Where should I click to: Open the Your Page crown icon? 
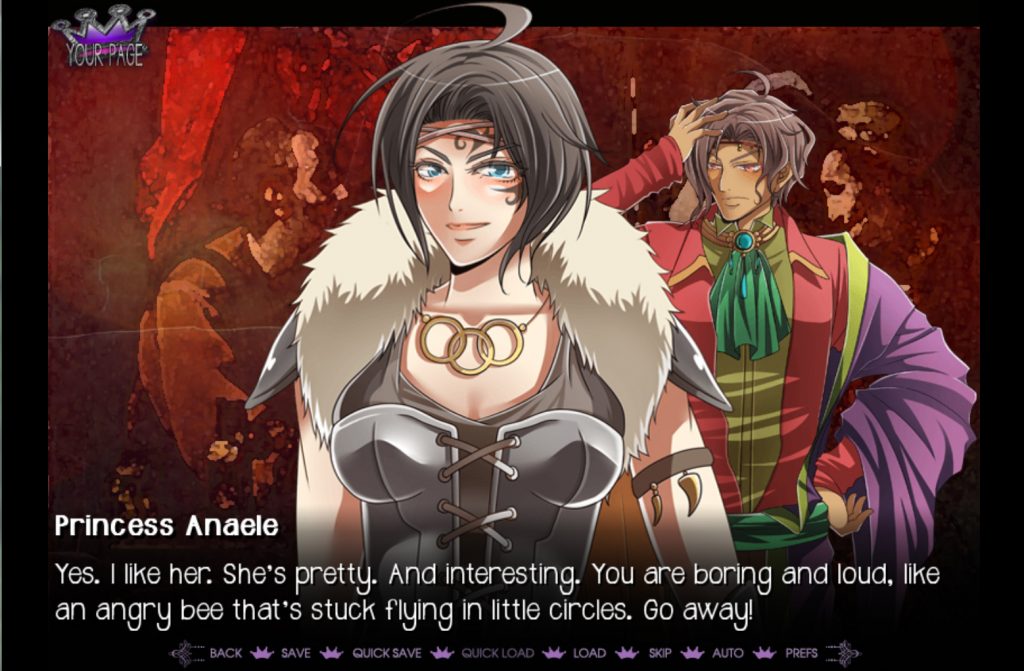104,39
